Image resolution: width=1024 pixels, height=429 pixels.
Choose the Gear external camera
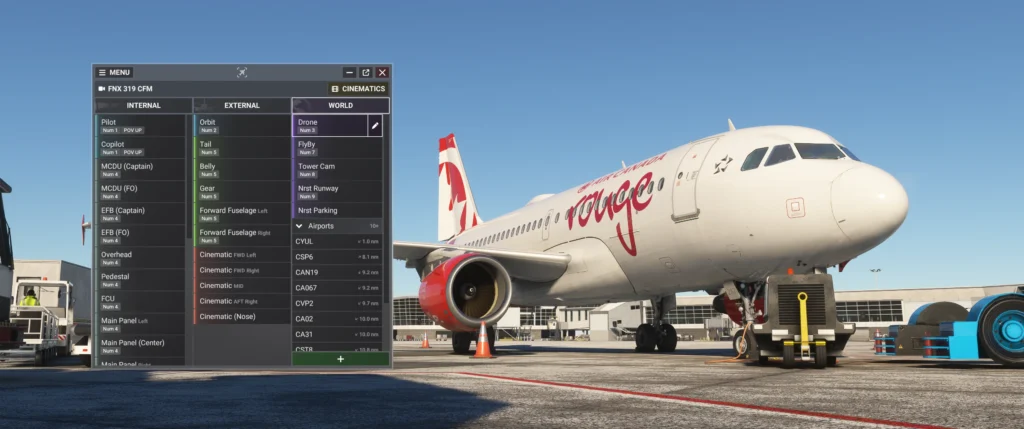[240, 191]
